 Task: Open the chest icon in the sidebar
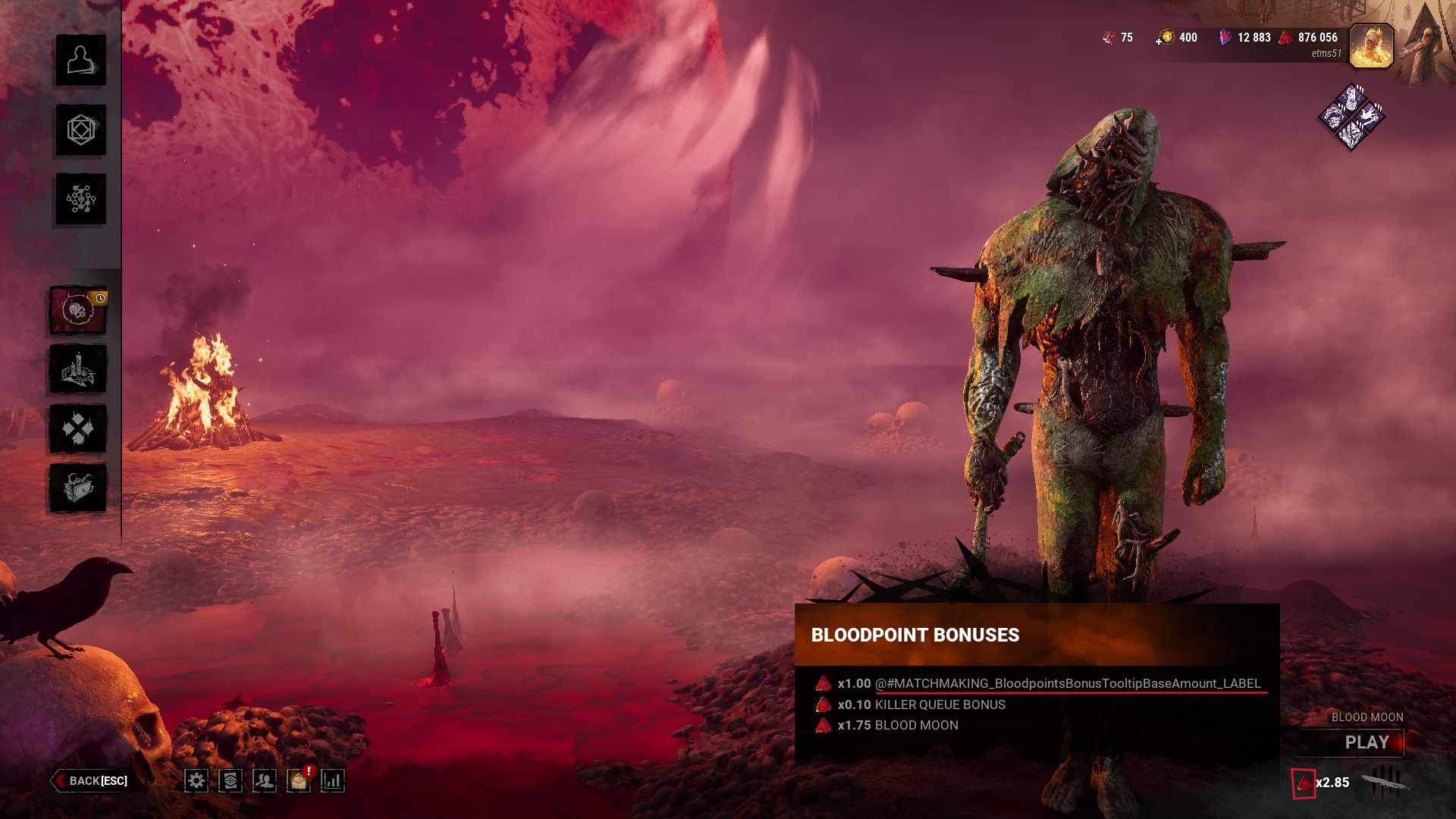[x=78, y=488]
